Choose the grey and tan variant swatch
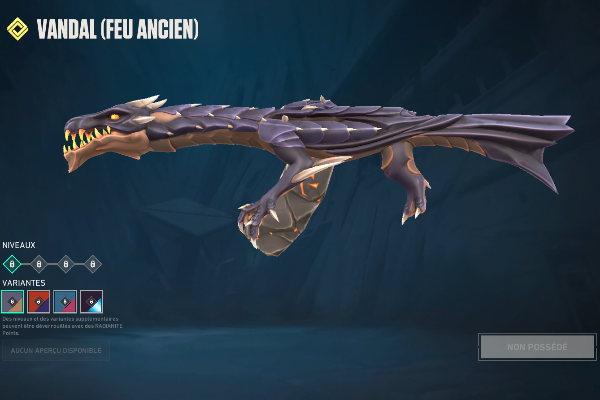The image size is (600, 400). click(12, 301)
